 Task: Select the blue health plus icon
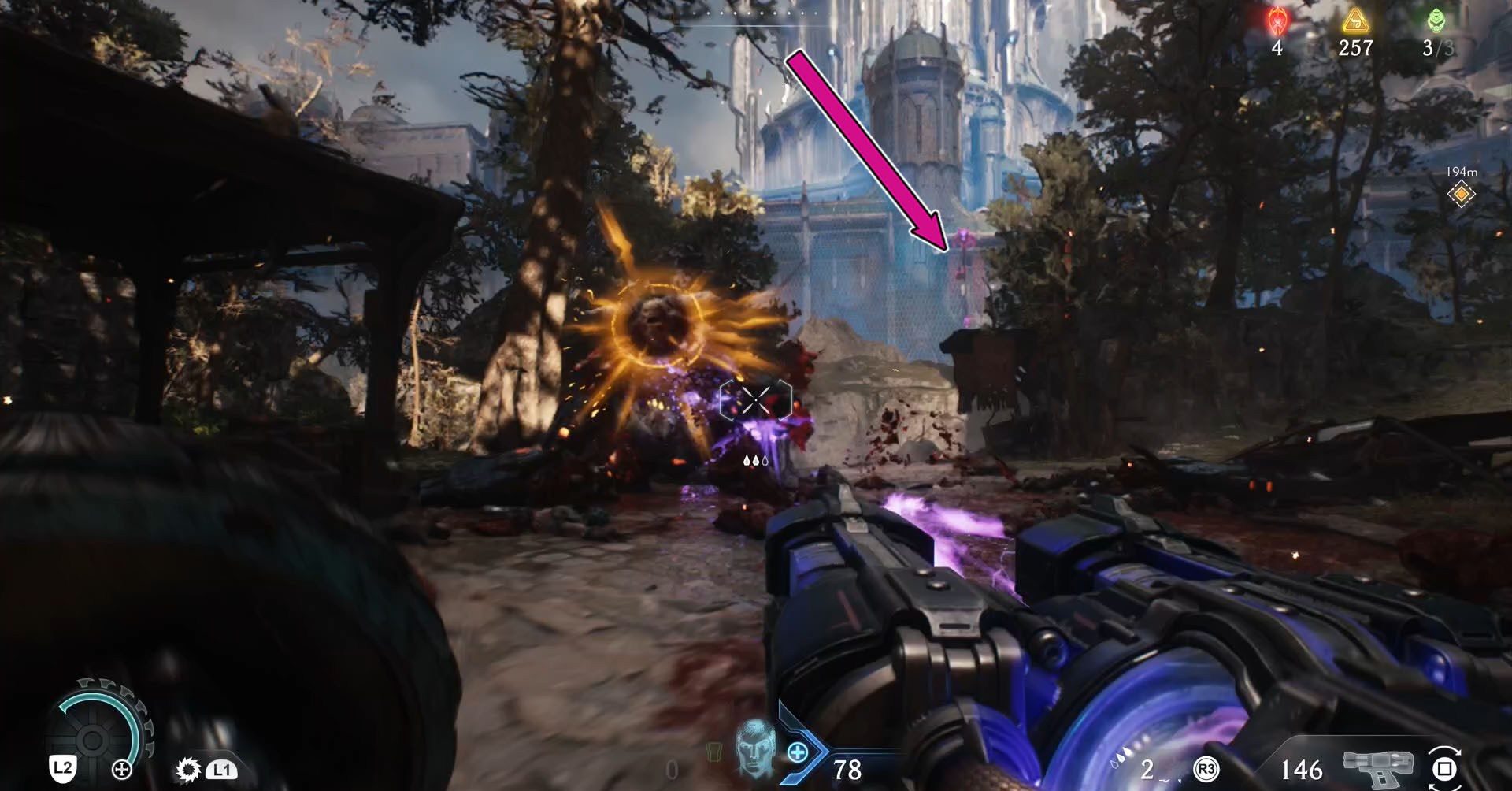[798, 752]
